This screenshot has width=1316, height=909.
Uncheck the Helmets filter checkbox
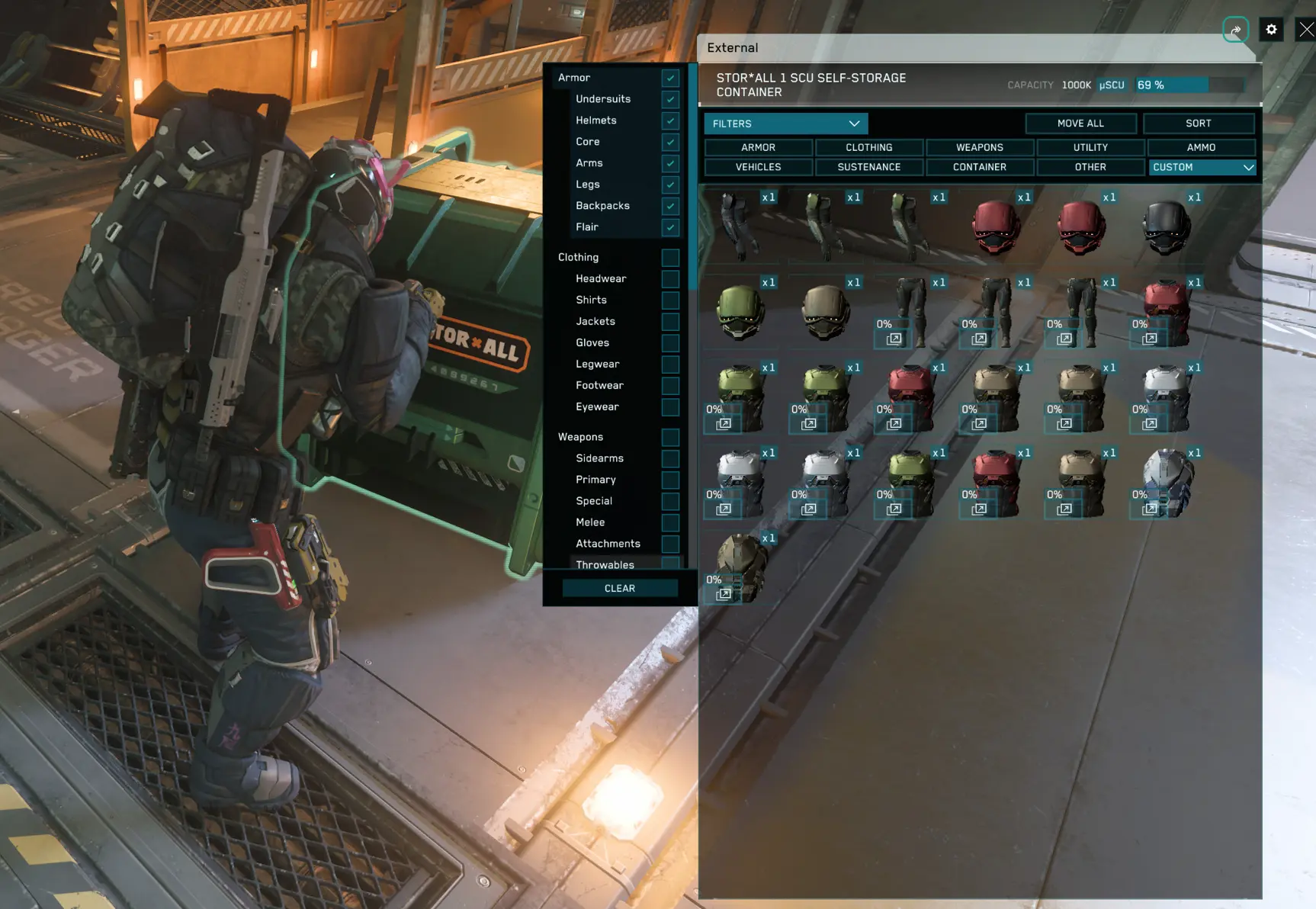click(x=670, y=120)
